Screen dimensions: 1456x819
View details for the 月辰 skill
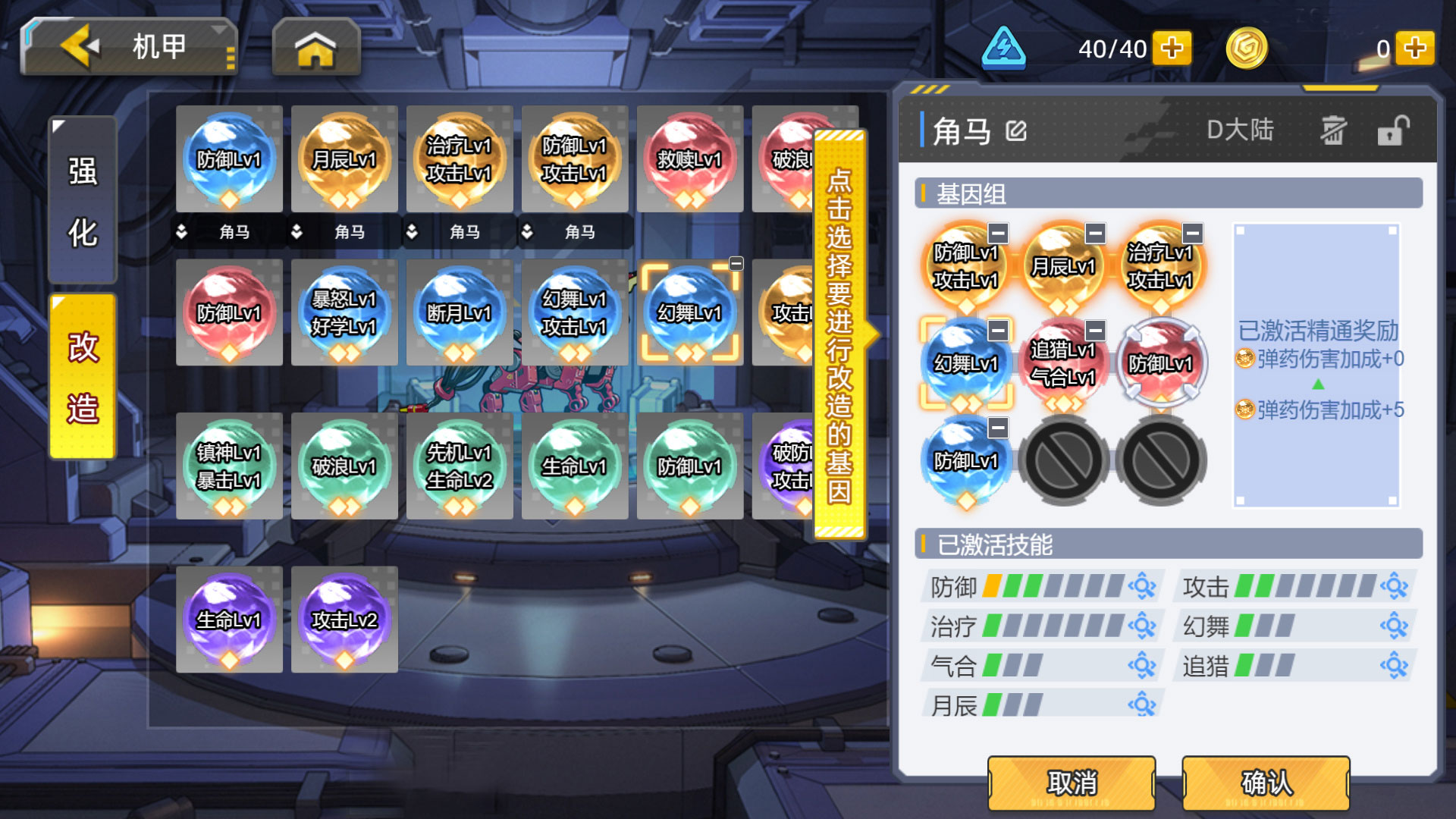coord(1141,705)
